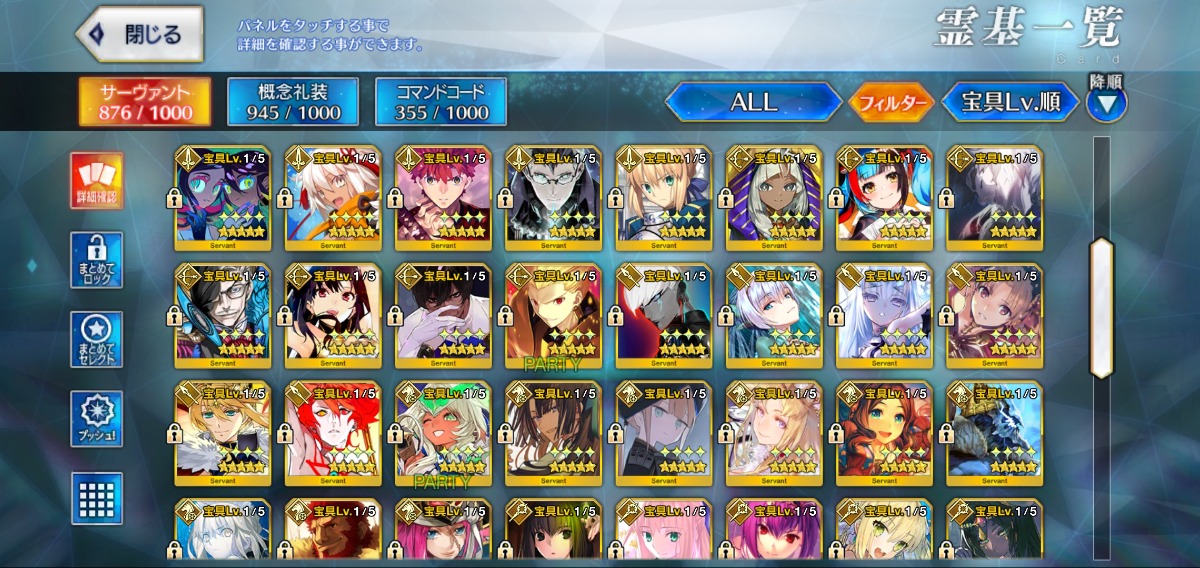The width and height of the screenshot is (1200, 568).
Task: Switch to the サーヴァント tab
Action: coord(145,102)
